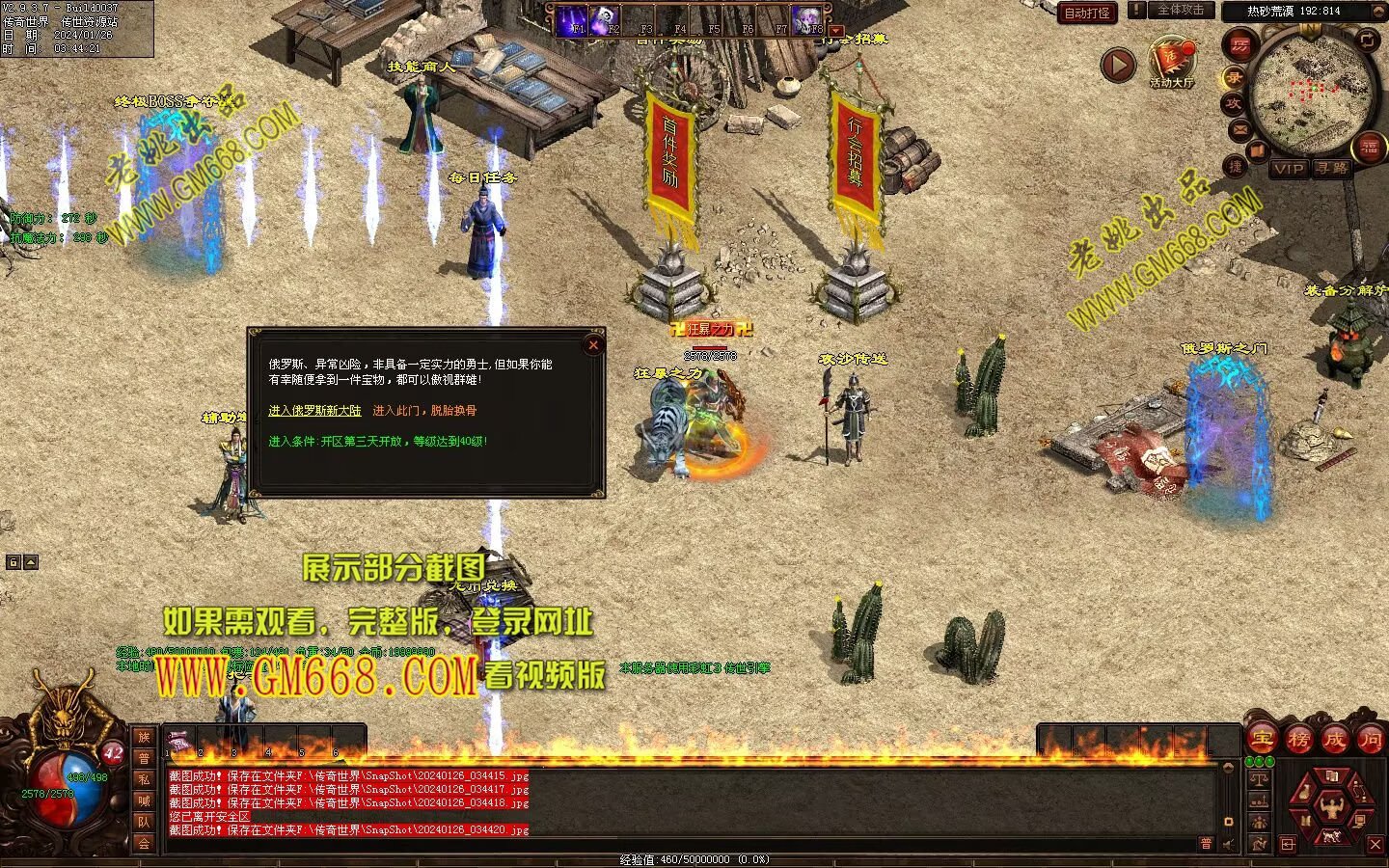Select the scroll item in hotbar slot 1
1389x868 pixels.
179,743
